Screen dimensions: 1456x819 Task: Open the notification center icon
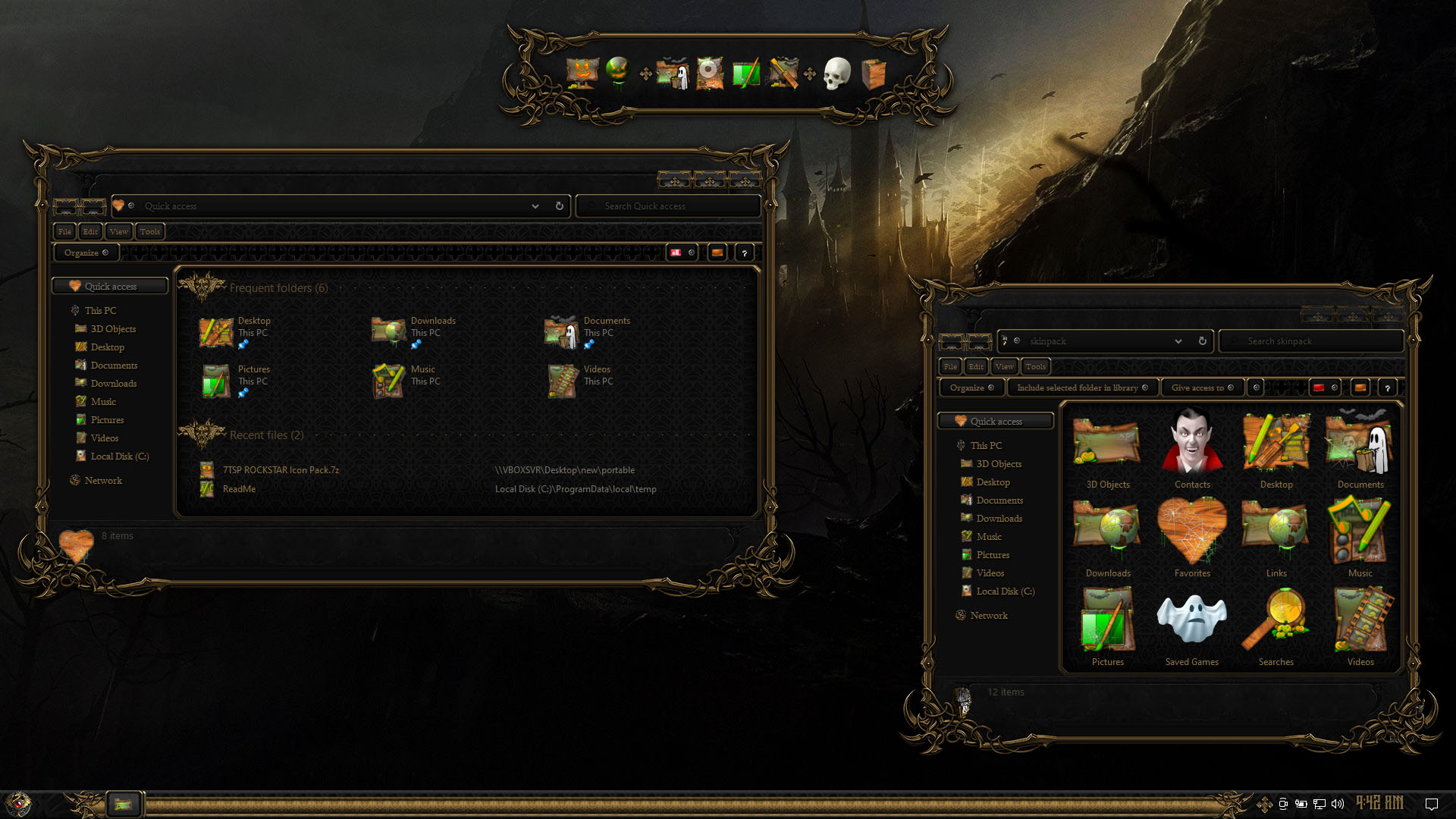point(1431,804)
